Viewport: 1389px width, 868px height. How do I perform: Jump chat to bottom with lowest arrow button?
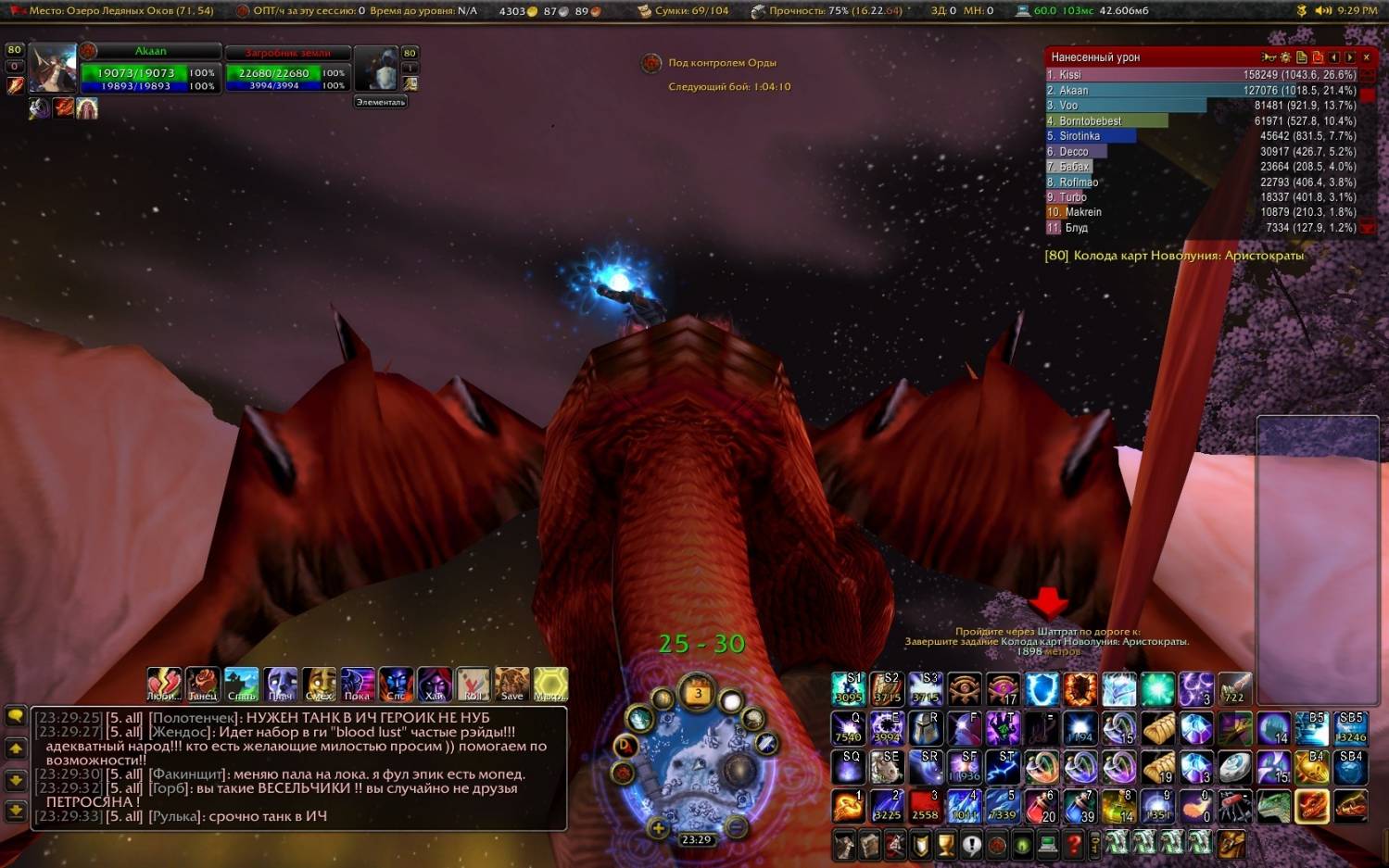coord(16,810)
